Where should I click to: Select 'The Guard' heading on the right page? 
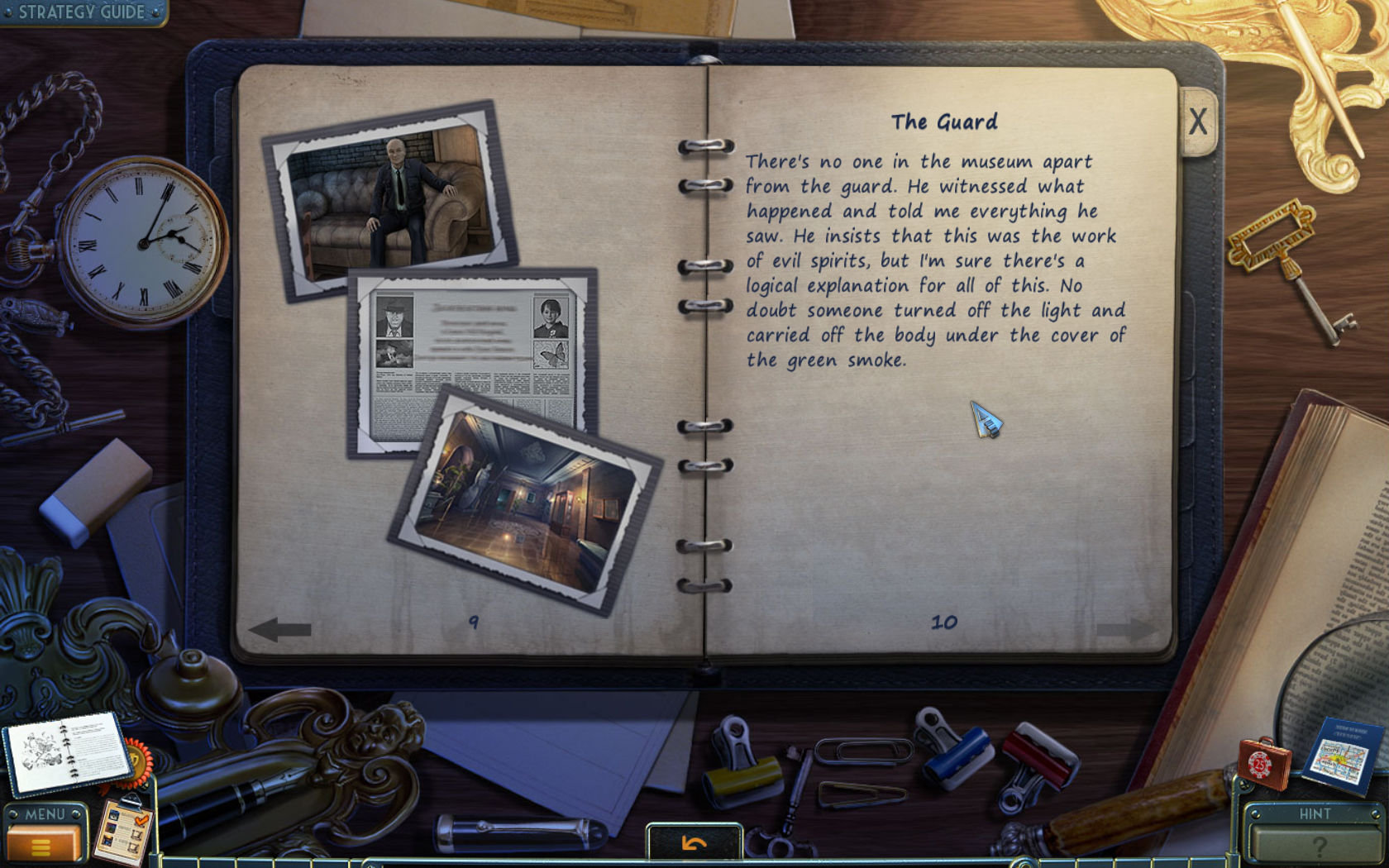tap(945, 122)
